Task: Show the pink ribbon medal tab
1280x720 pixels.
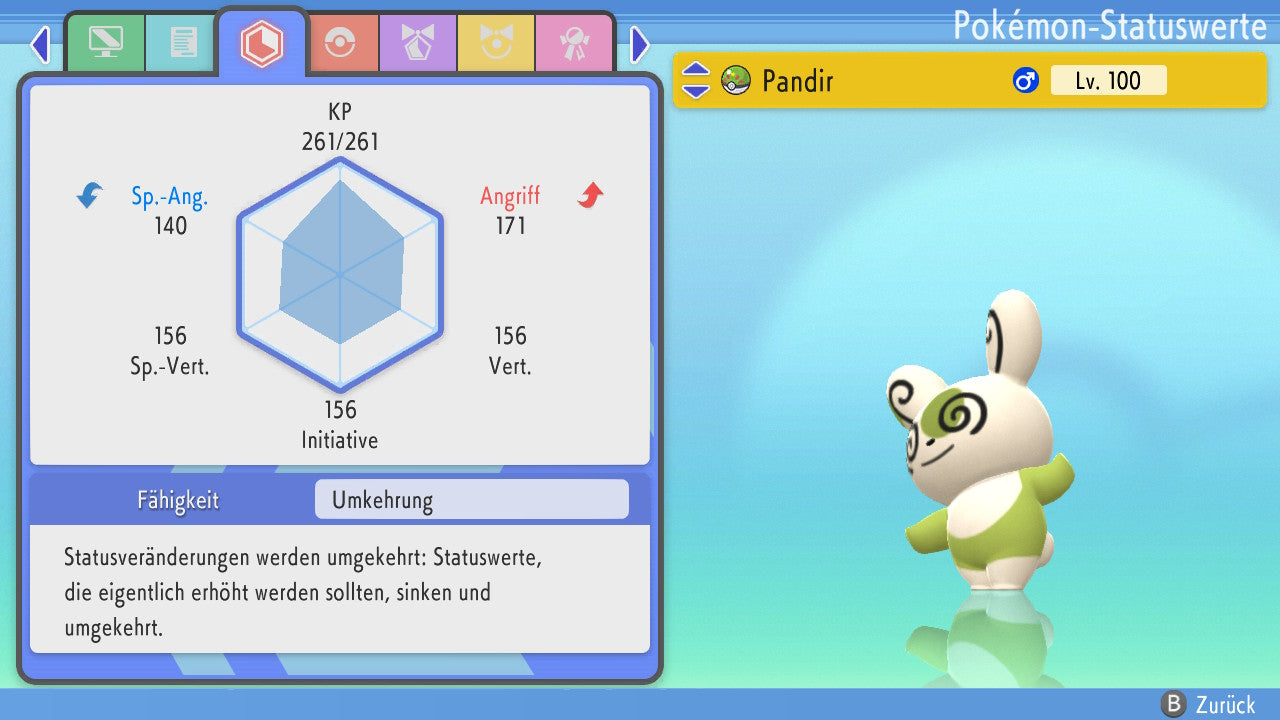Action: tap(573, 43)
